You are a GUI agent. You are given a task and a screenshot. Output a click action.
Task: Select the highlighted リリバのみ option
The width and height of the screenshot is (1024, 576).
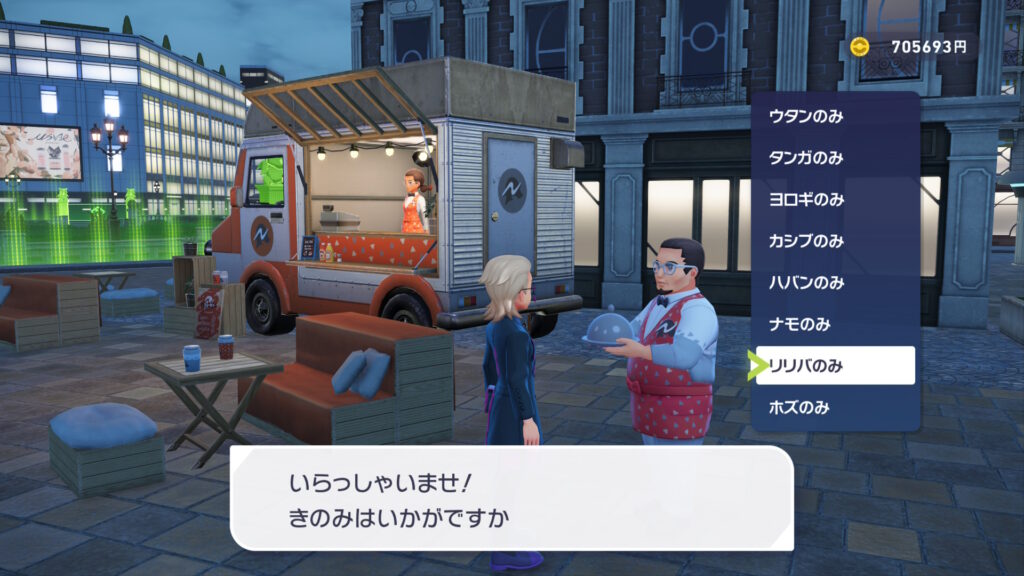coord(835,366)
